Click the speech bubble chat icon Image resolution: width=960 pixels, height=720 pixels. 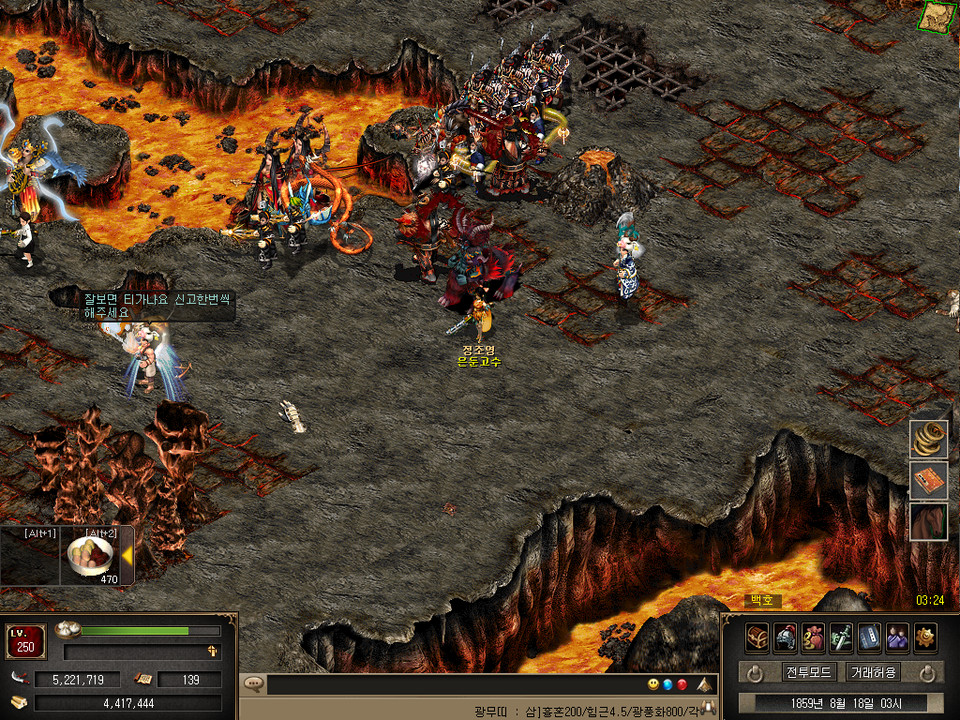[x=254, y=685]
